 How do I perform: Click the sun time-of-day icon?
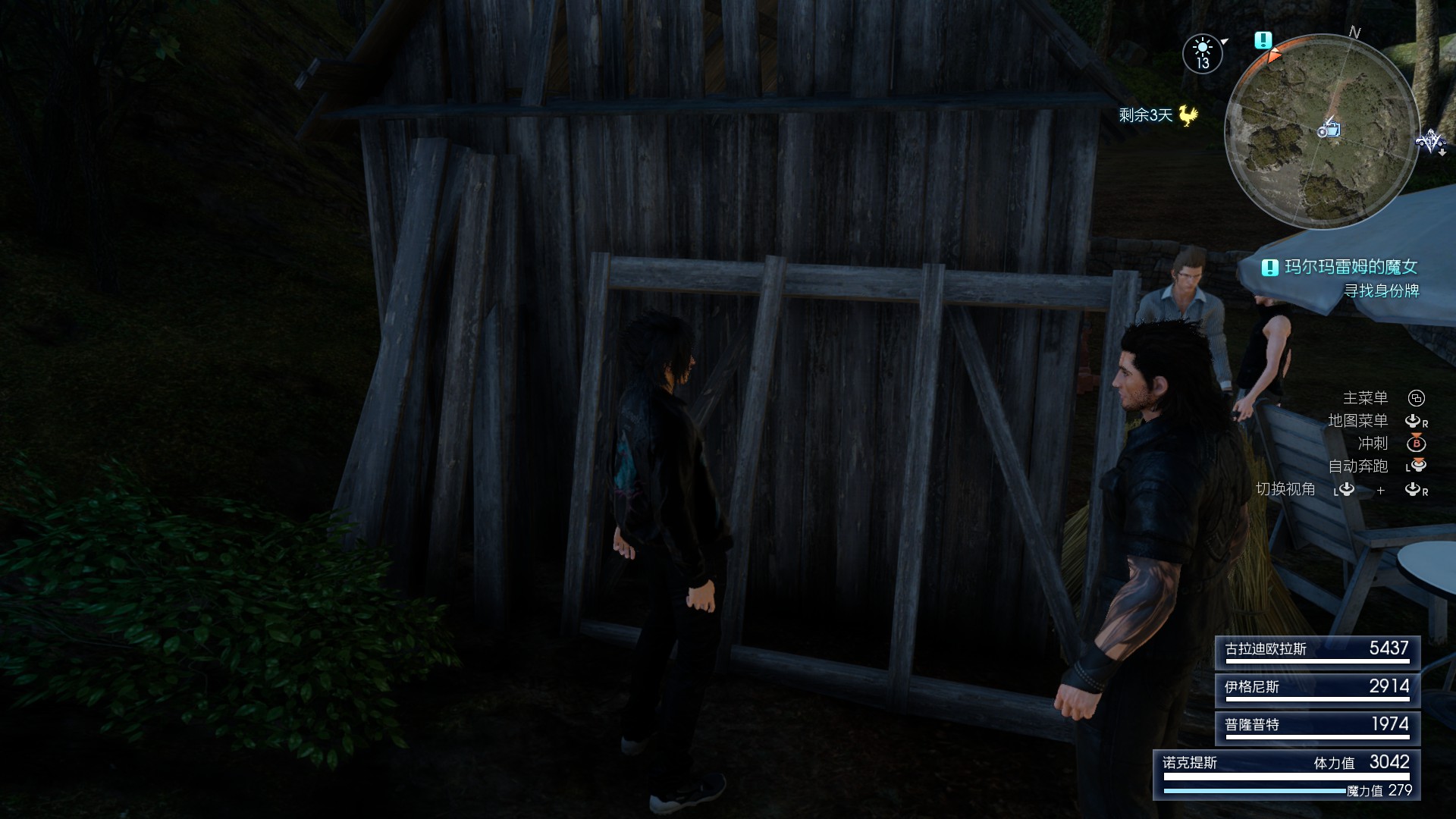1203,54
